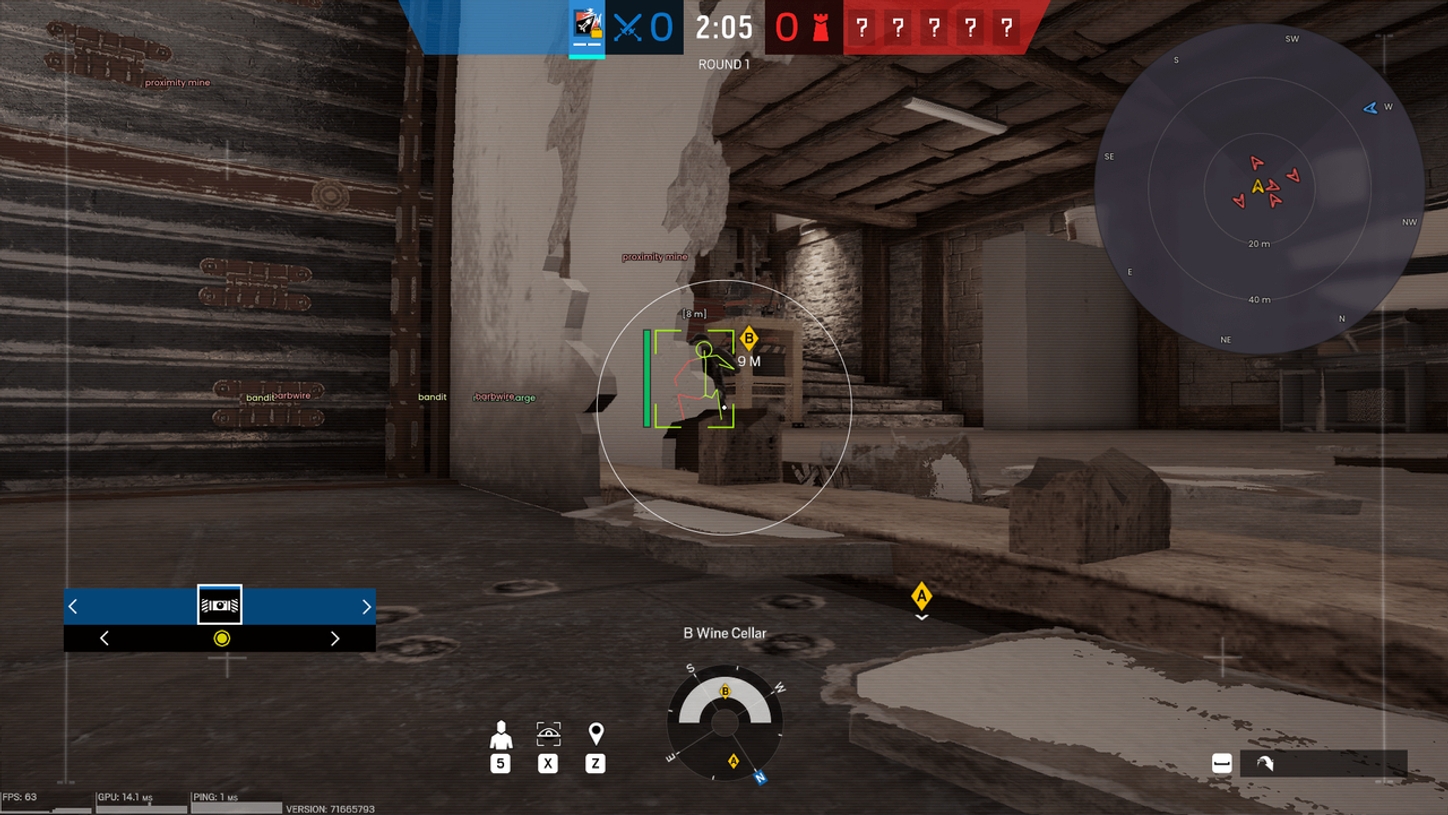Click the player body silhouette icon above key 5

point(500,734)
